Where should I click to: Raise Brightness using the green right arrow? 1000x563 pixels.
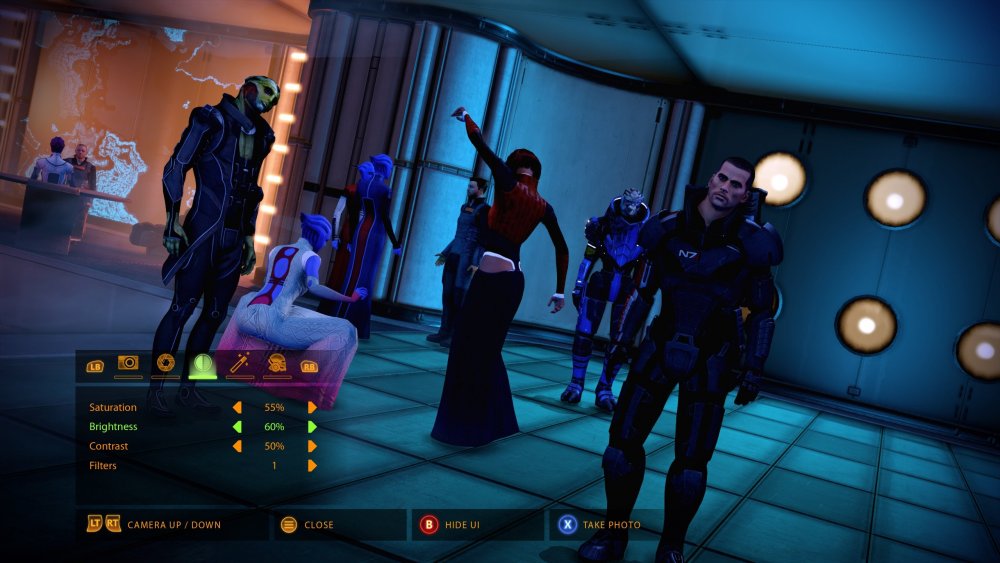click(x=312, y=427)
